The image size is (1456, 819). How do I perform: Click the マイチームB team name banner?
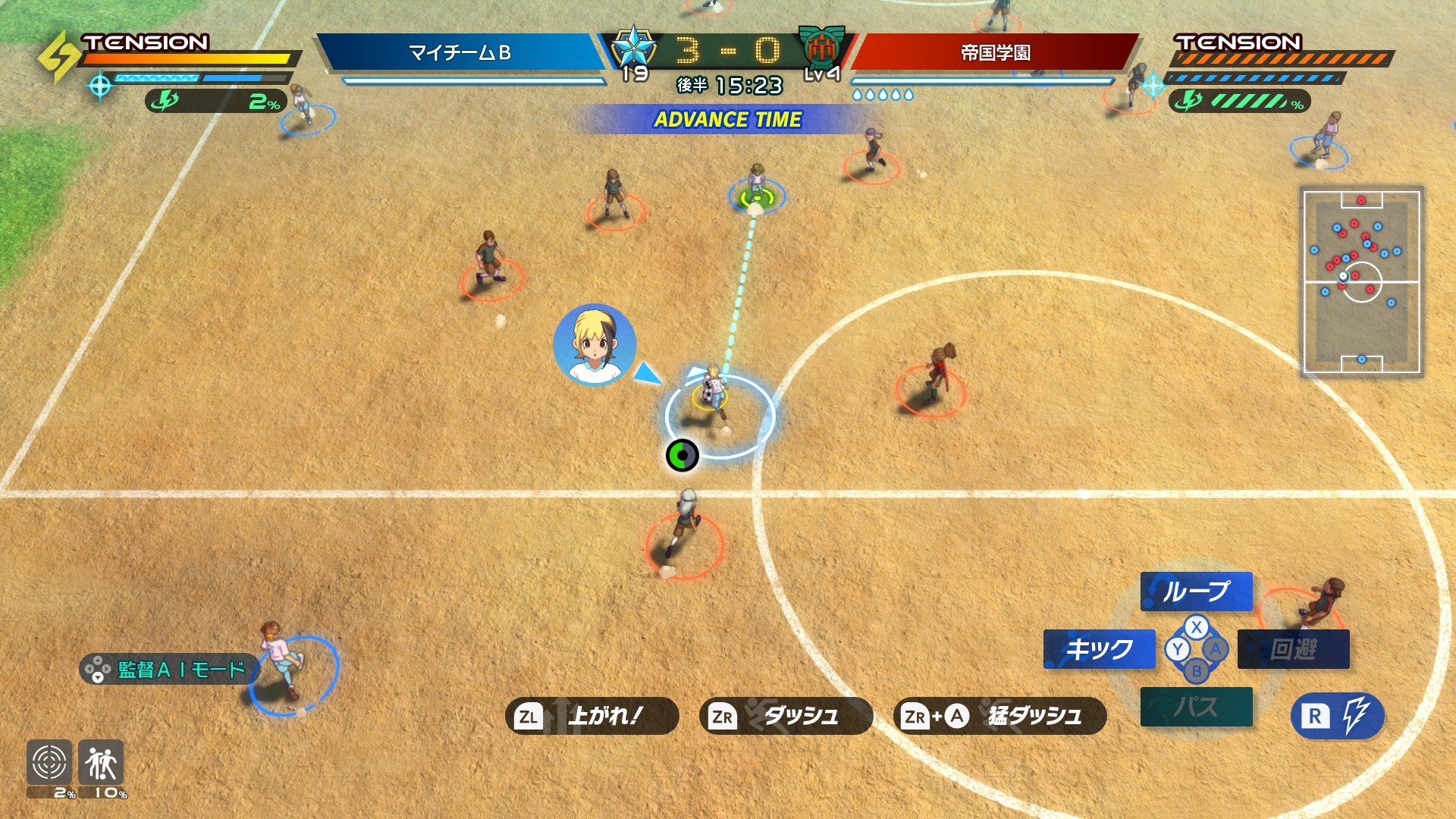point(460,52)
